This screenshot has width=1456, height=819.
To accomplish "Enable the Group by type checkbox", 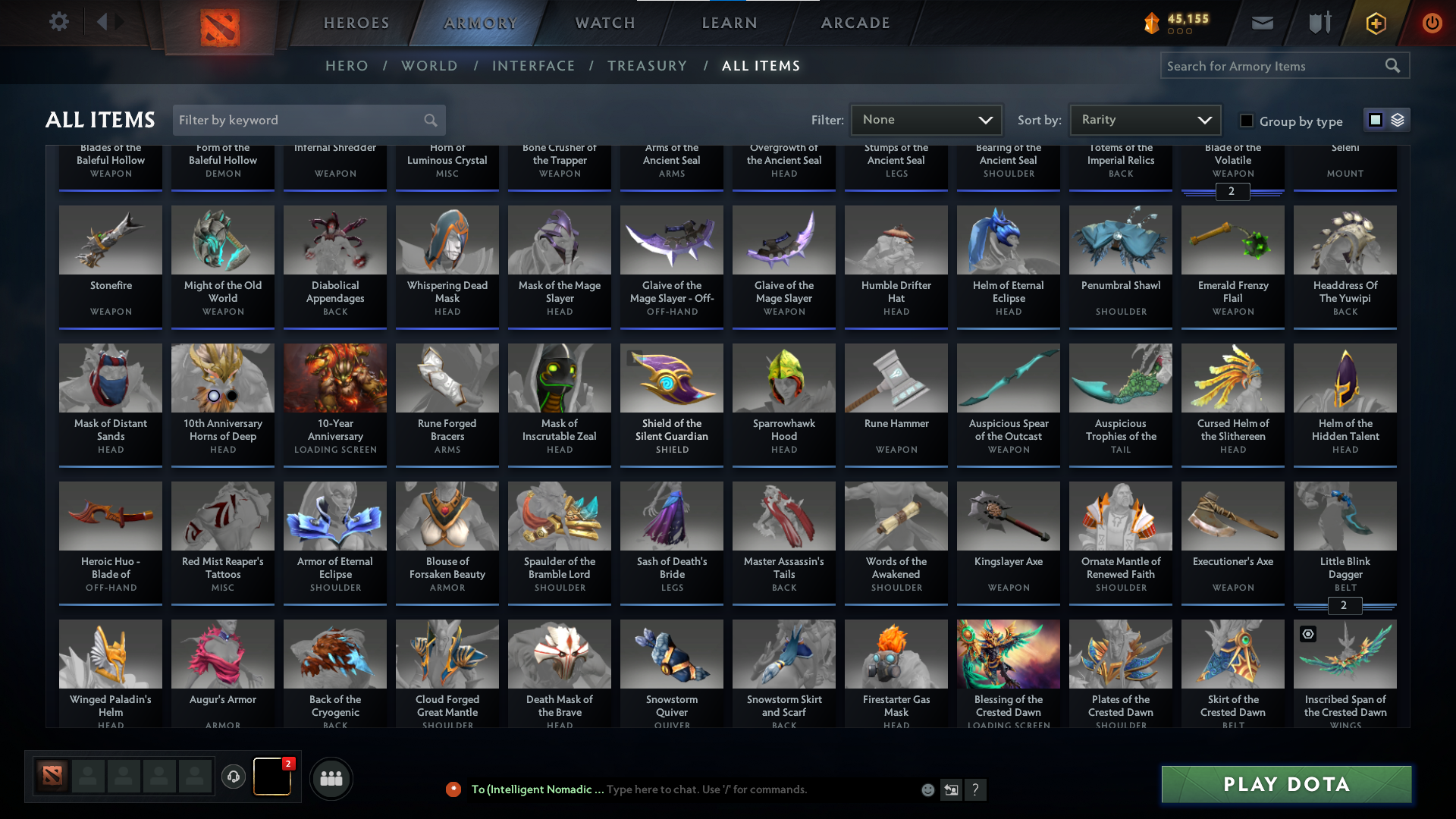I will click(1246, 120).
